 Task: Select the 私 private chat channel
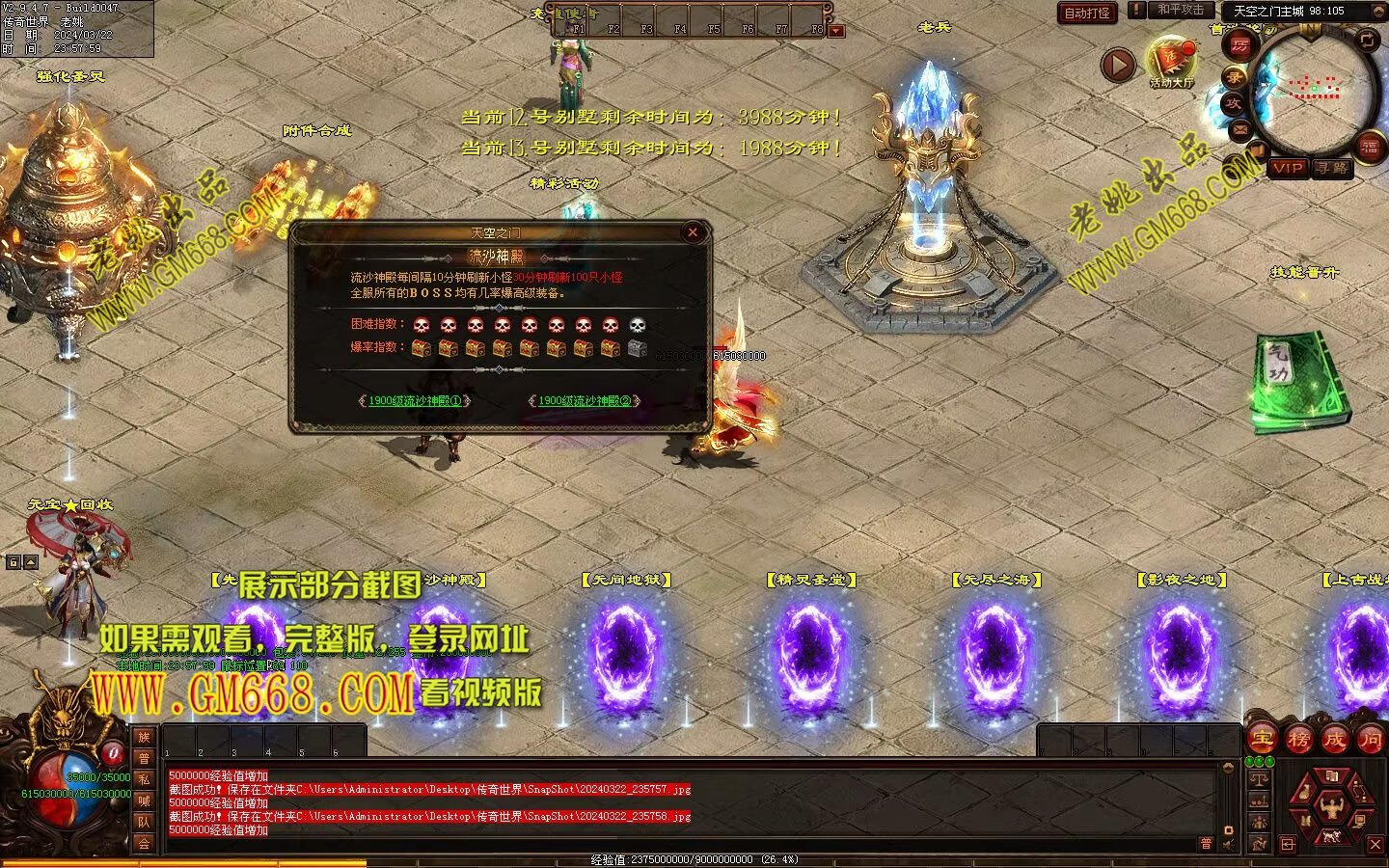tap(144, 779)
